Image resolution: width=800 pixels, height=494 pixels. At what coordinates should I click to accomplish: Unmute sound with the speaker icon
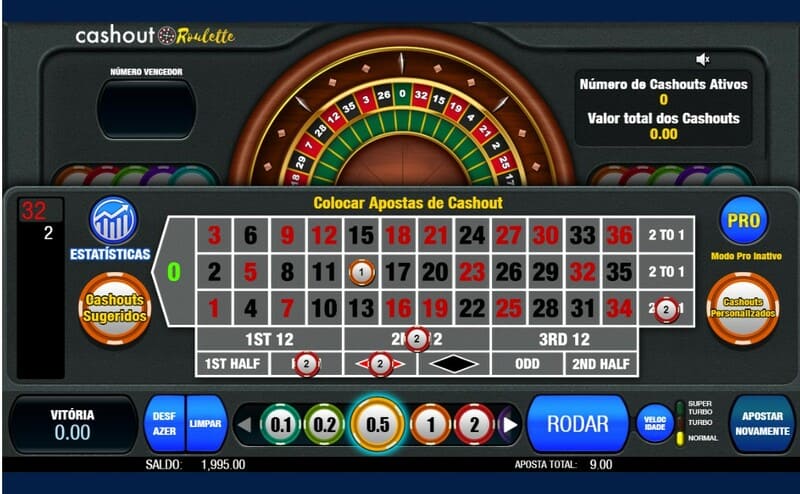703,60
